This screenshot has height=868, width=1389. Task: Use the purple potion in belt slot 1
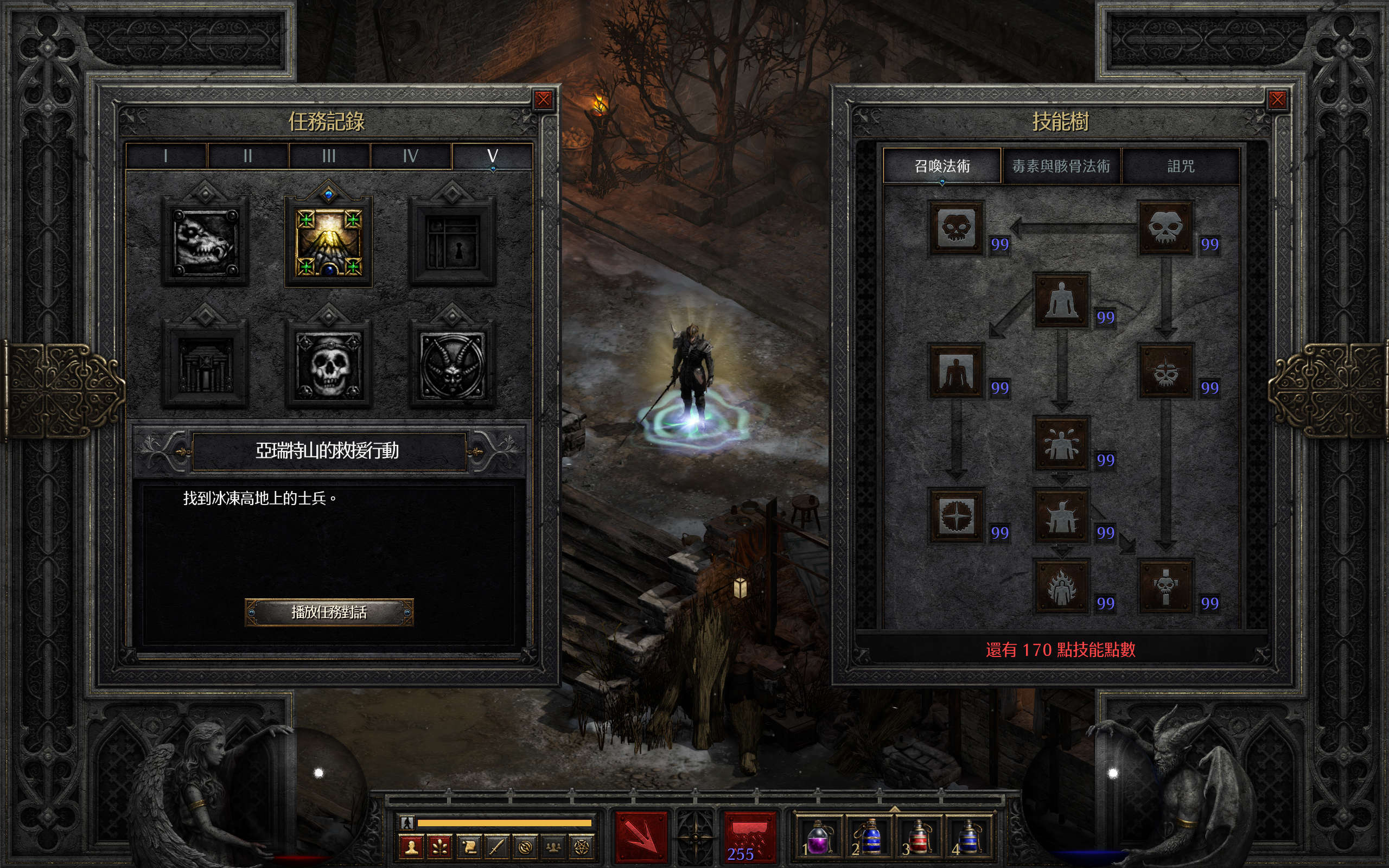(819, 838)
